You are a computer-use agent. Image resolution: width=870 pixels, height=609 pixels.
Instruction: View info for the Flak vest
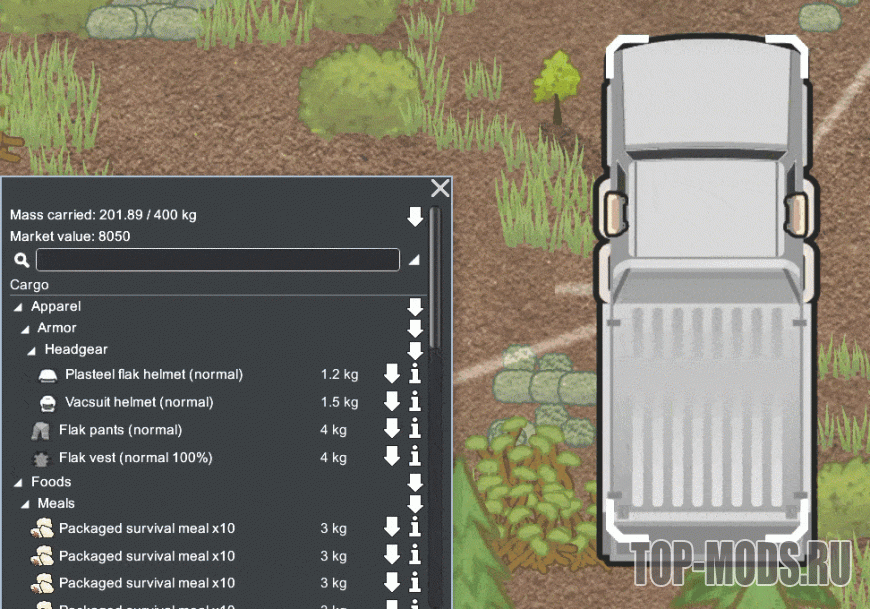(x=415, y=457)
